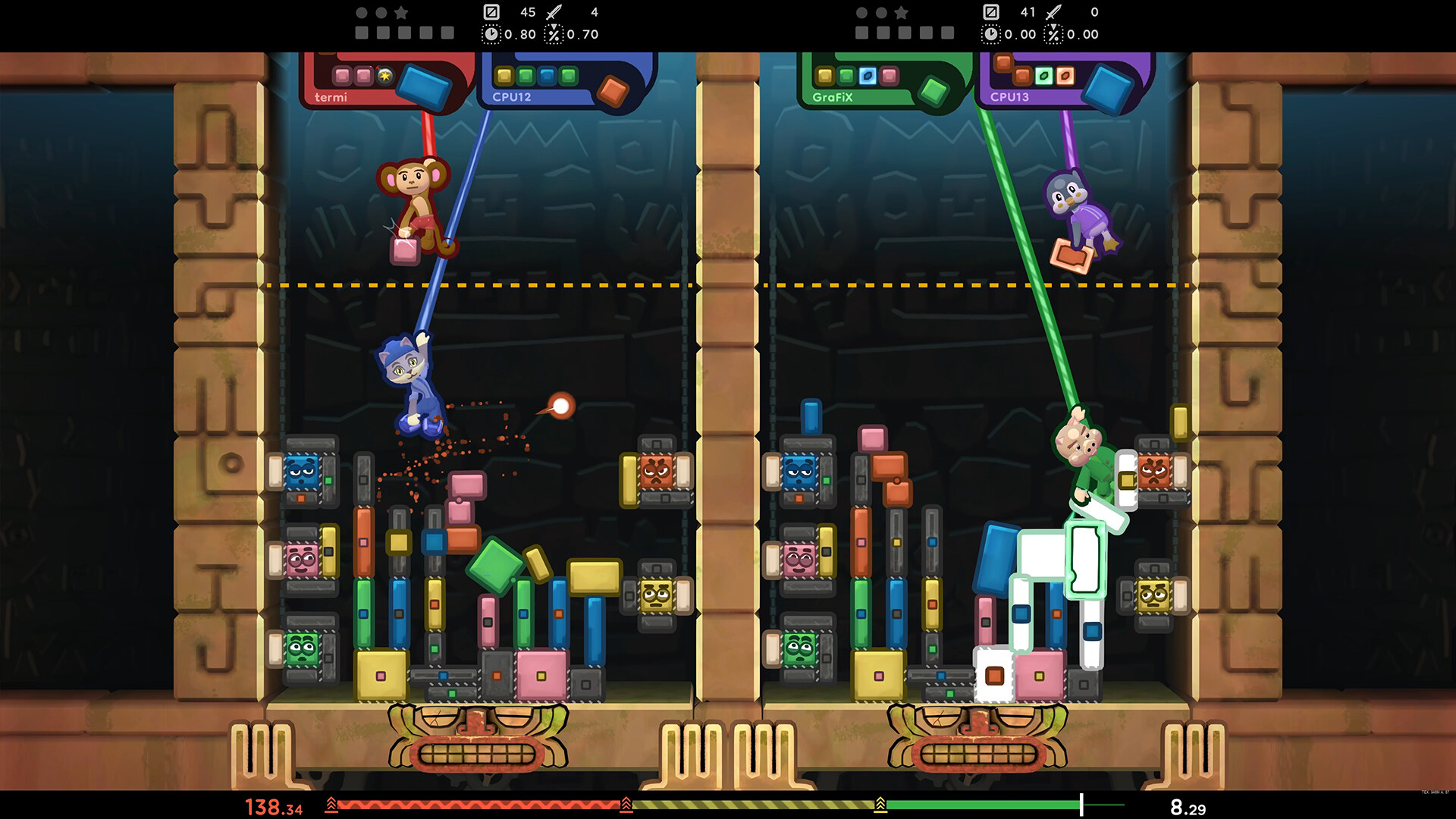Image resolution: width=1456 pixels, height=819 pixels.
Task: Select the sword attack icon on the left HUD
Action: click(553, 12)
